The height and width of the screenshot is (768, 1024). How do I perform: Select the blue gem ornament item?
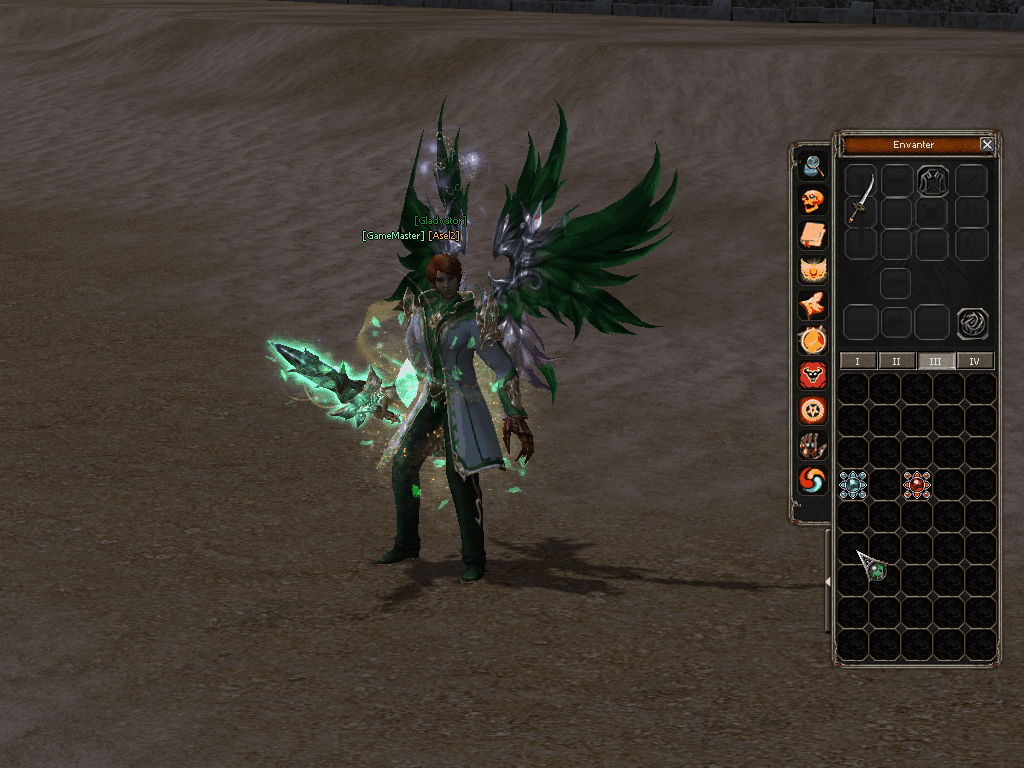[x=853, y=485]
